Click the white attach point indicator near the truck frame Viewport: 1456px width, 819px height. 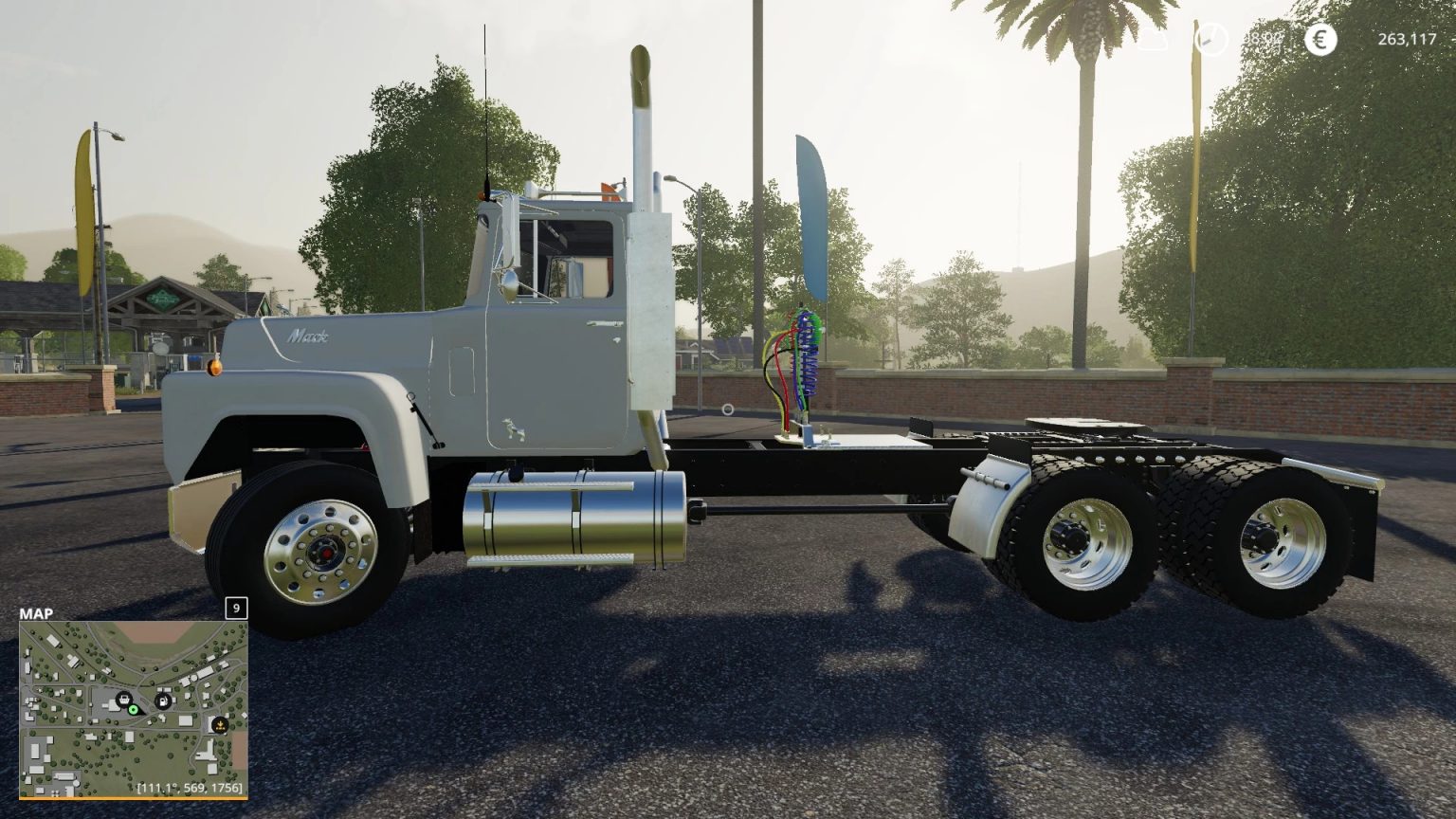727,409
